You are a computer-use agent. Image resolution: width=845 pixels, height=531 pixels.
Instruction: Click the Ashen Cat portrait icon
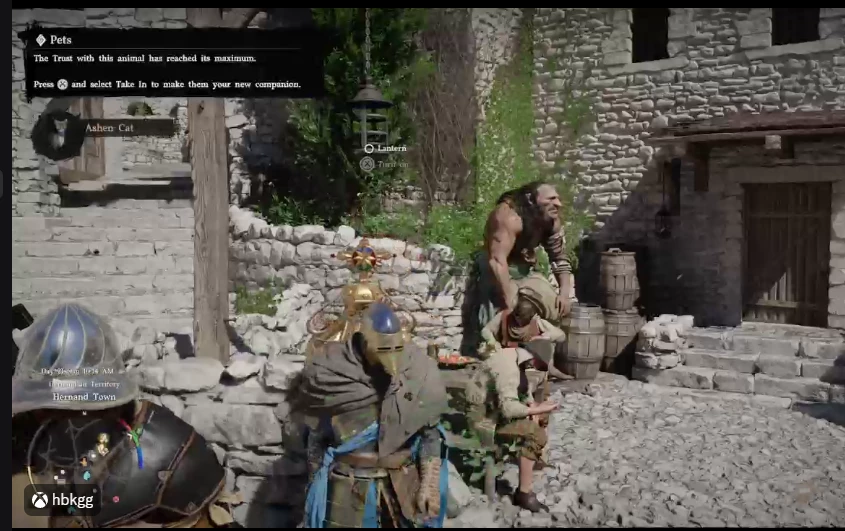tap(56, 131)
